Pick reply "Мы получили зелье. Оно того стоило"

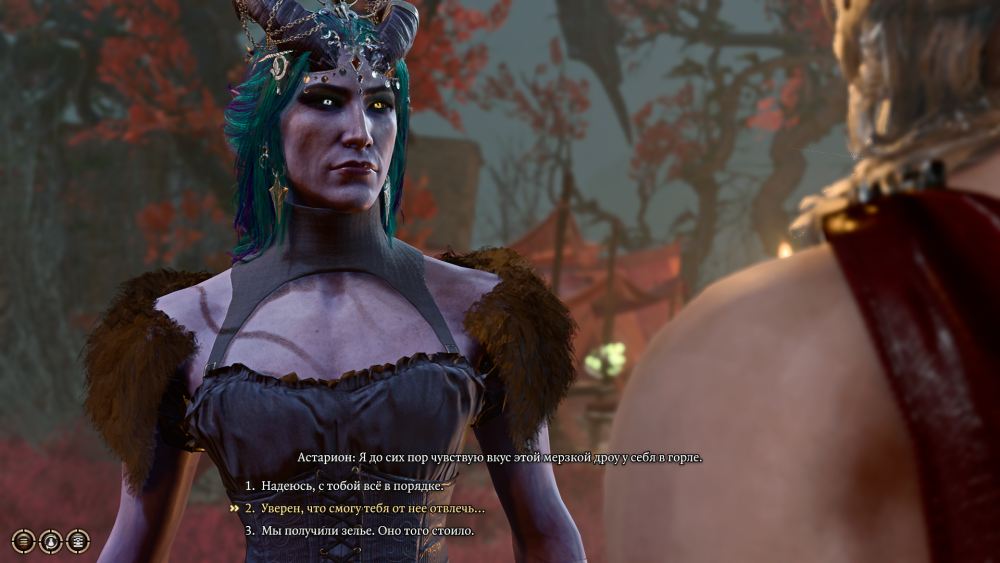[367, 531]
